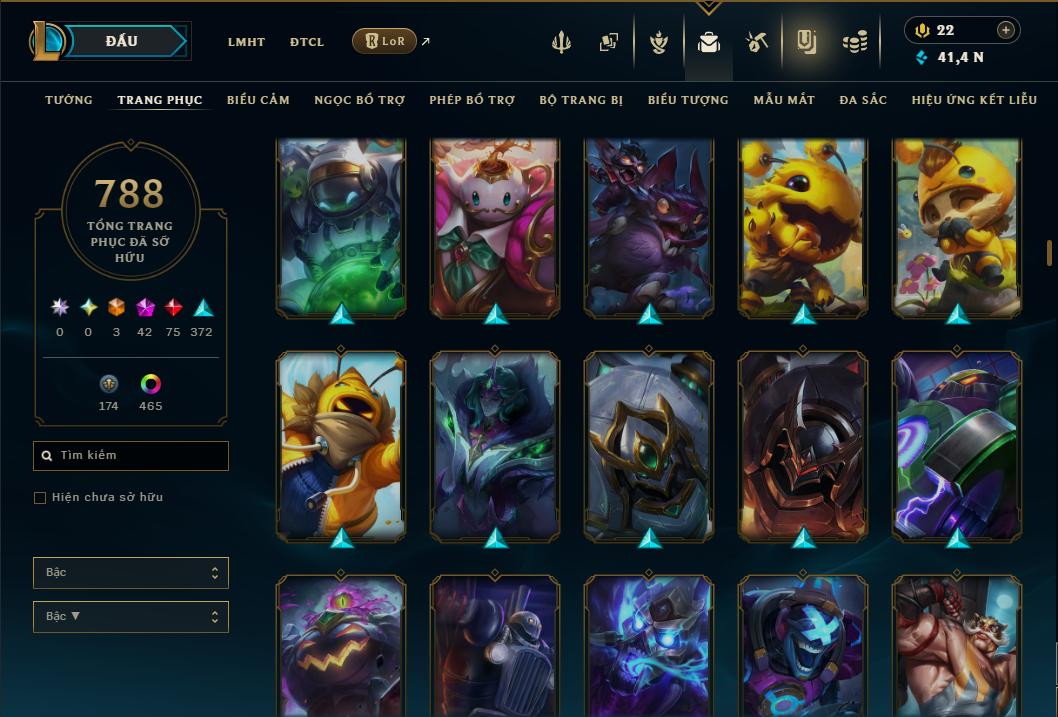Switch to the LMHT game mode
This screenshot has height=717, width=1058.
click(x=246, y=42)
